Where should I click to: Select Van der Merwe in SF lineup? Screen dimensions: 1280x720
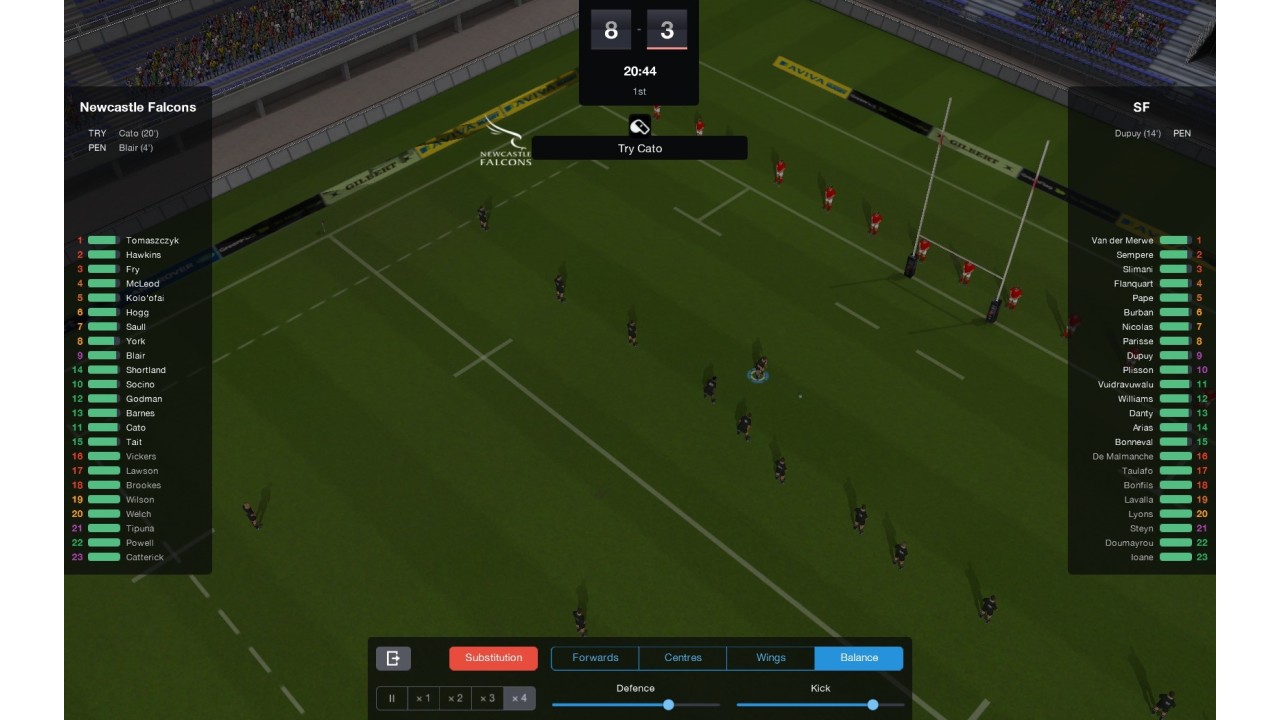(1122, 241)
